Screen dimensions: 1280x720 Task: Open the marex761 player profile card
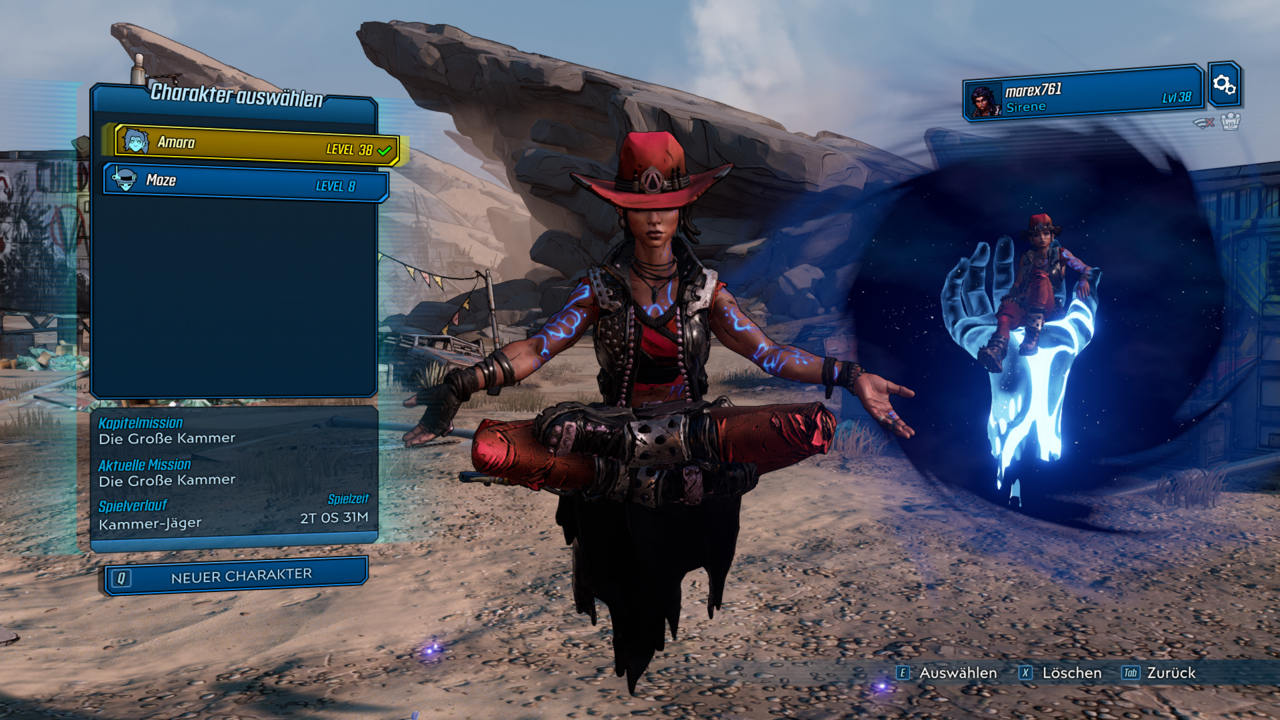point(1084,94)
